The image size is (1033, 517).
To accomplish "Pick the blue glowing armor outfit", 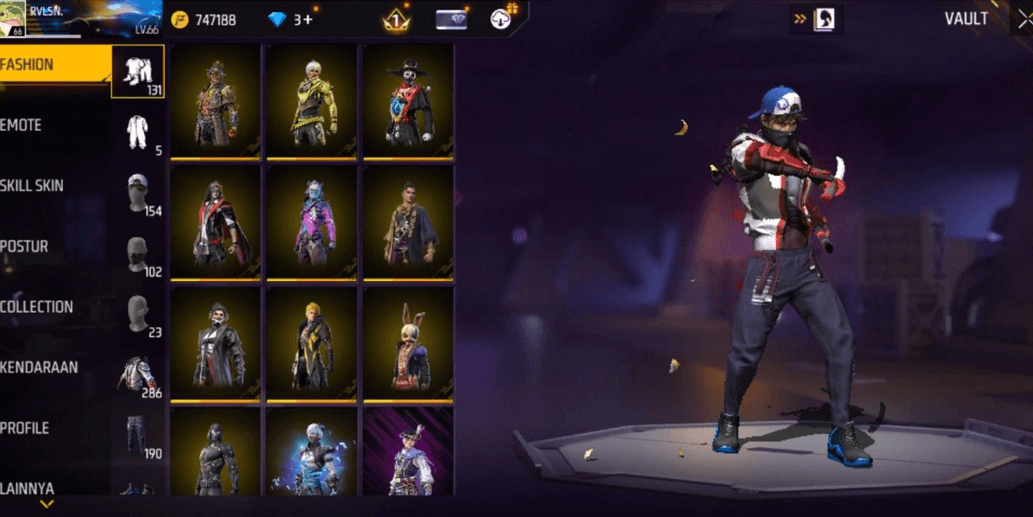I will tap(313, 452).
